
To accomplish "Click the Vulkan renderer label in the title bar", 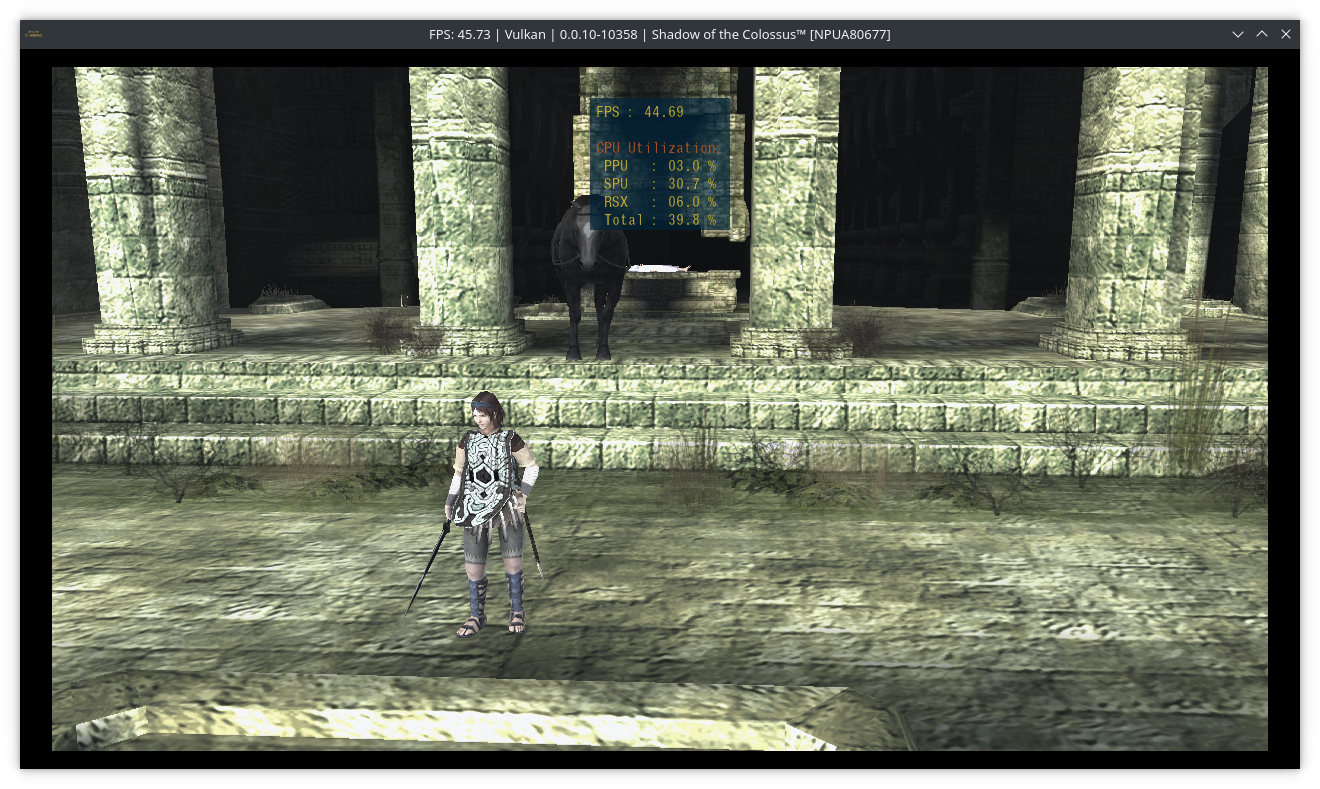I will click(524, 34).
